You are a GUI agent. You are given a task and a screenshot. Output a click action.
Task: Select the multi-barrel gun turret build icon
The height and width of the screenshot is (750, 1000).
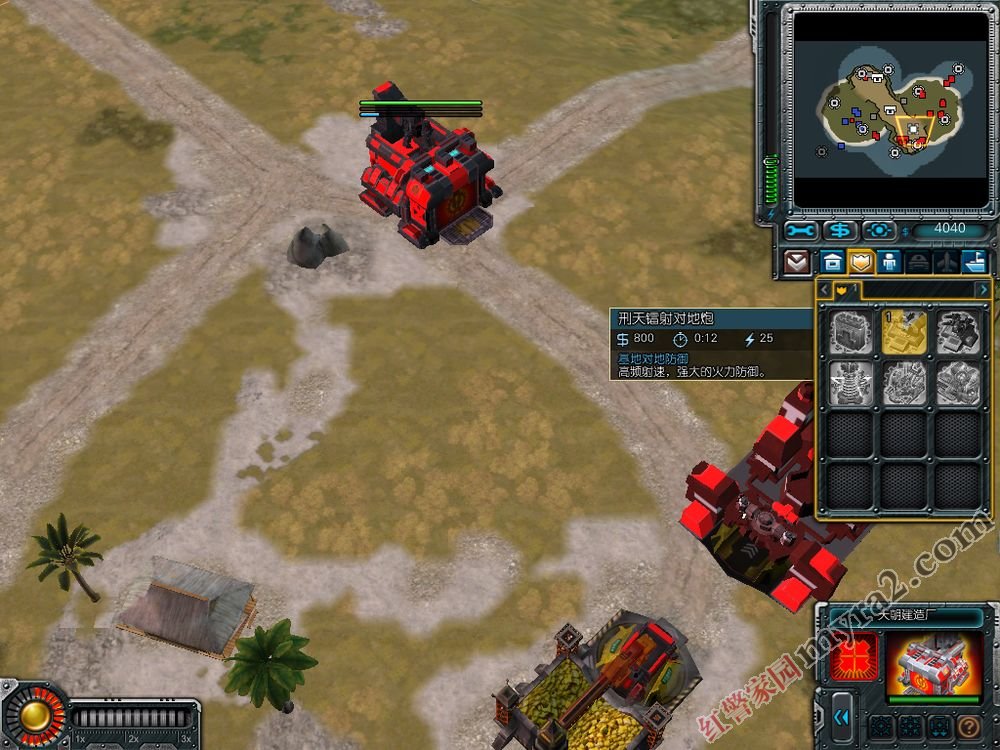(957, 333)
